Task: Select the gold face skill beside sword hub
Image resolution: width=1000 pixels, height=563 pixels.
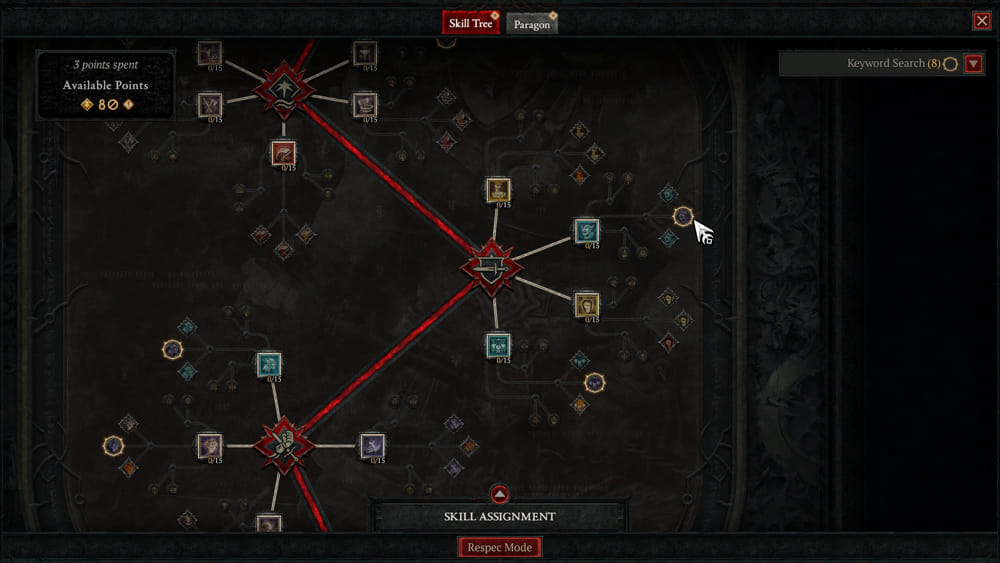Action: (587, 304)
